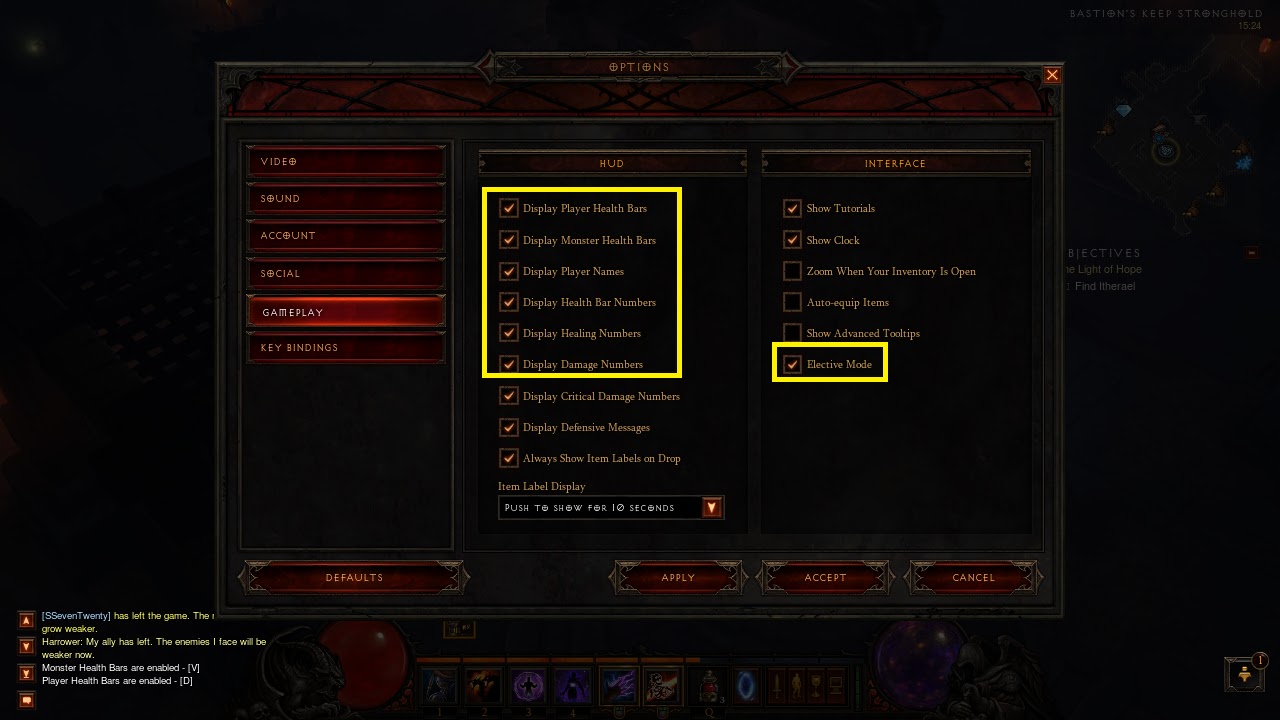1280x720 pixels.
Task: Disable Display Monster Health Bars
Action: point(508,240)
